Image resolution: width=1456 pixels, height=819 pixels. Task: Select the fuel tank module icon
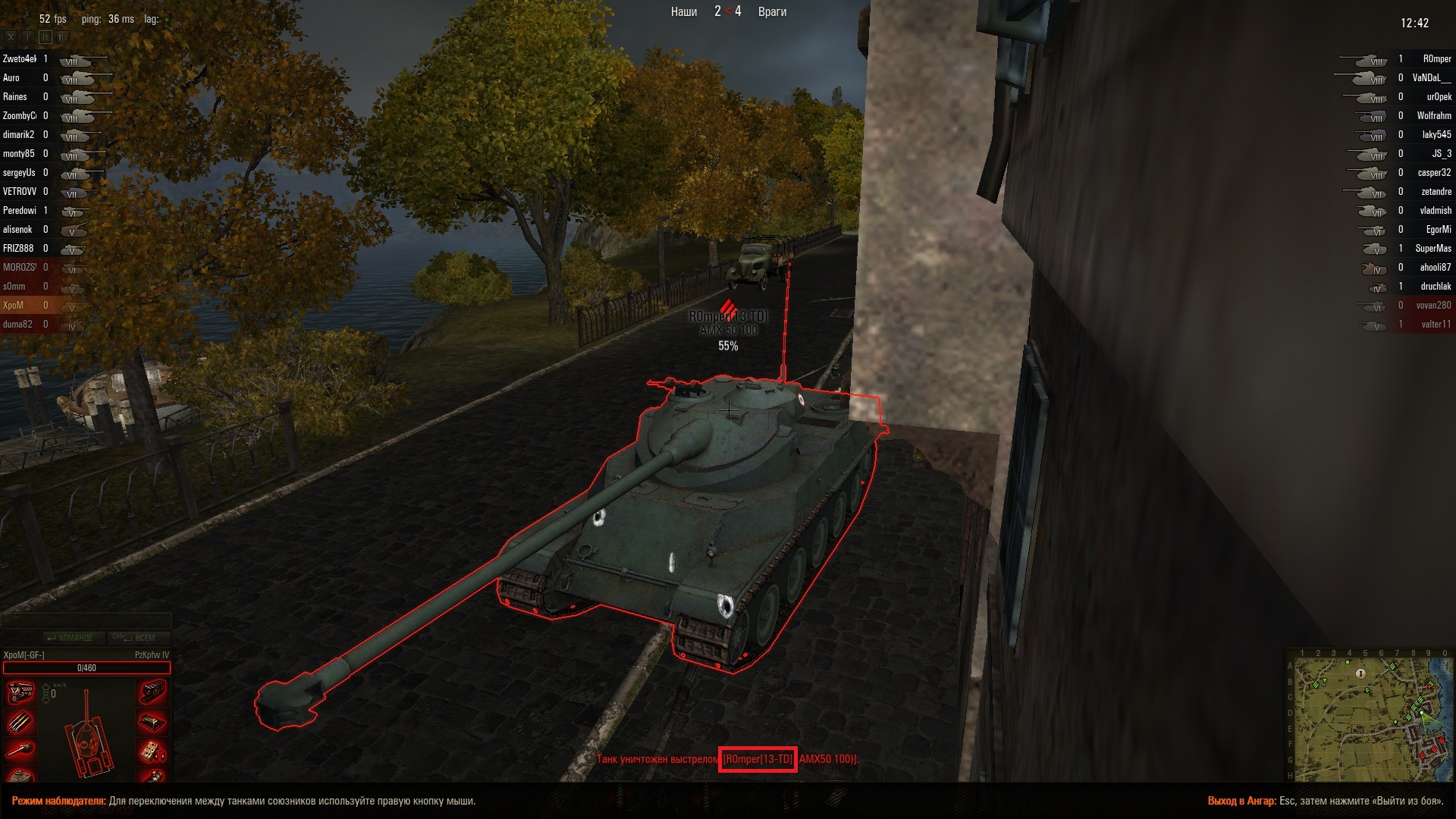pos(152,721)
